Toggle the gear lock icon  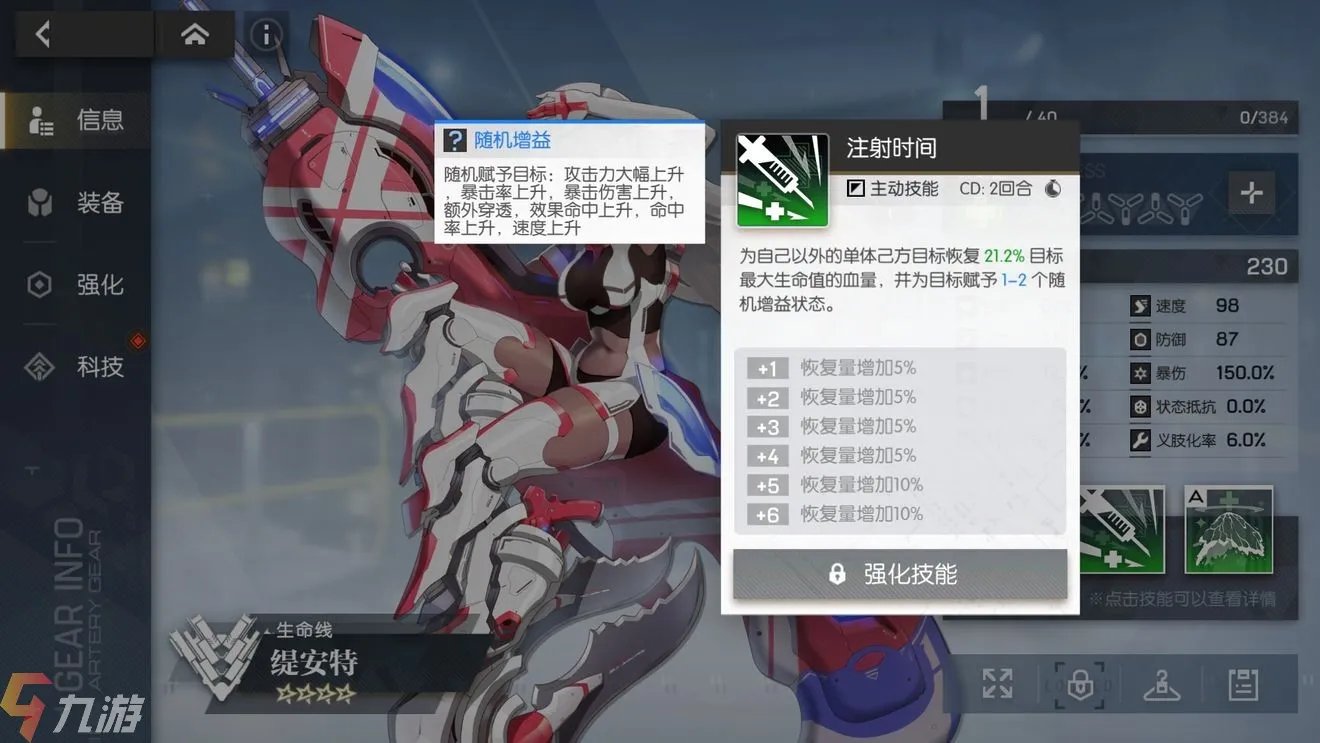[1080, 684]
